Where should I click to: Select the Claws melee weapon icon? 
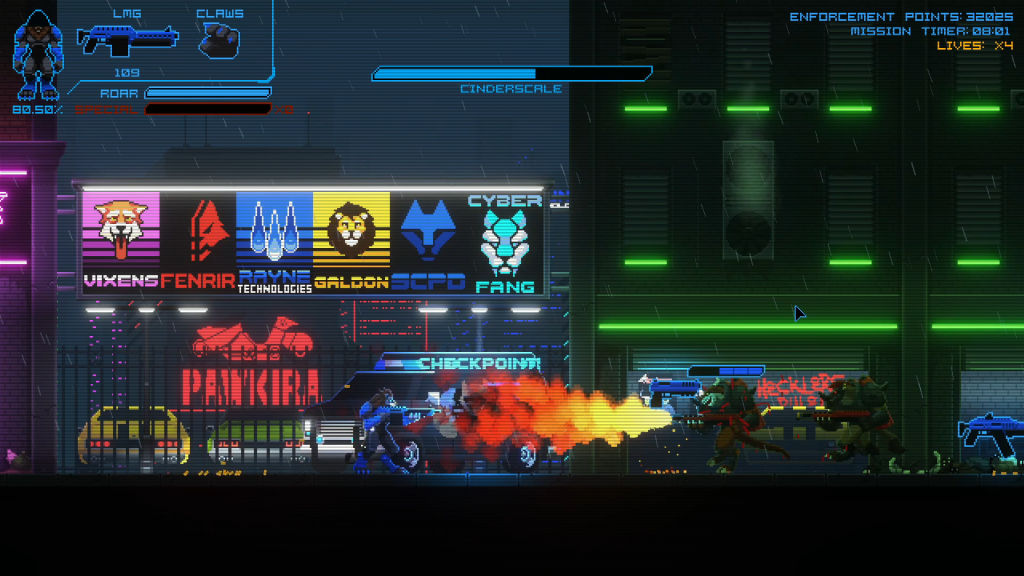[218, 39]
